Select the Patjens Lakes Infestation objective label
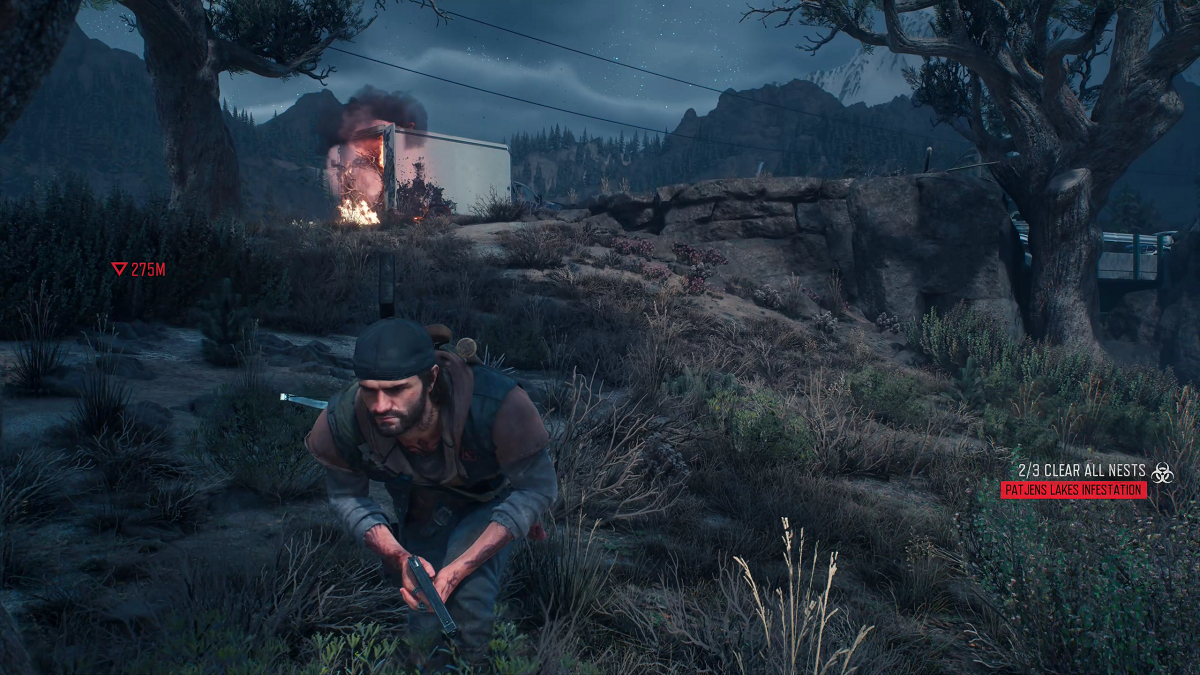The width and height of the screenshot is (1200, 675). (1073, 490)
